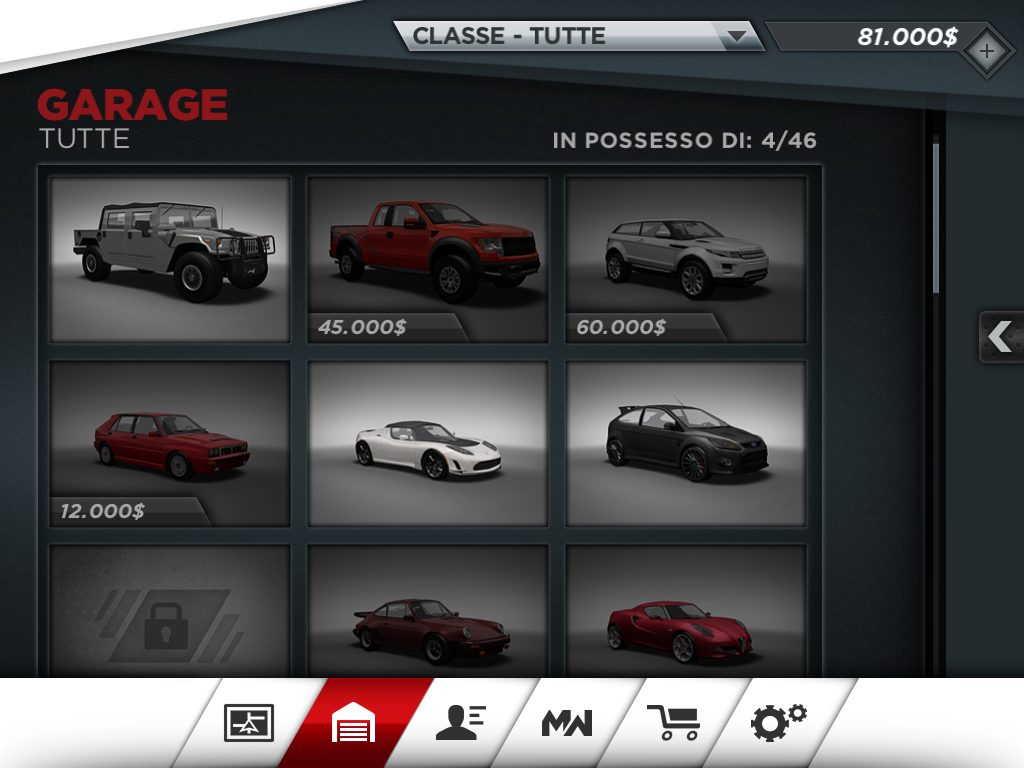Choose the black hatchback car

[686, 443]
